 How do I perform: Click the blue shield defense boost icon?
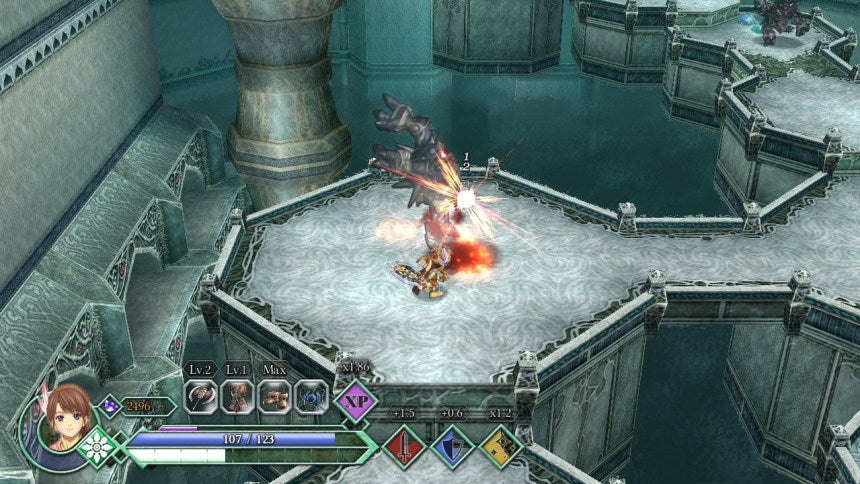point(452,445)
